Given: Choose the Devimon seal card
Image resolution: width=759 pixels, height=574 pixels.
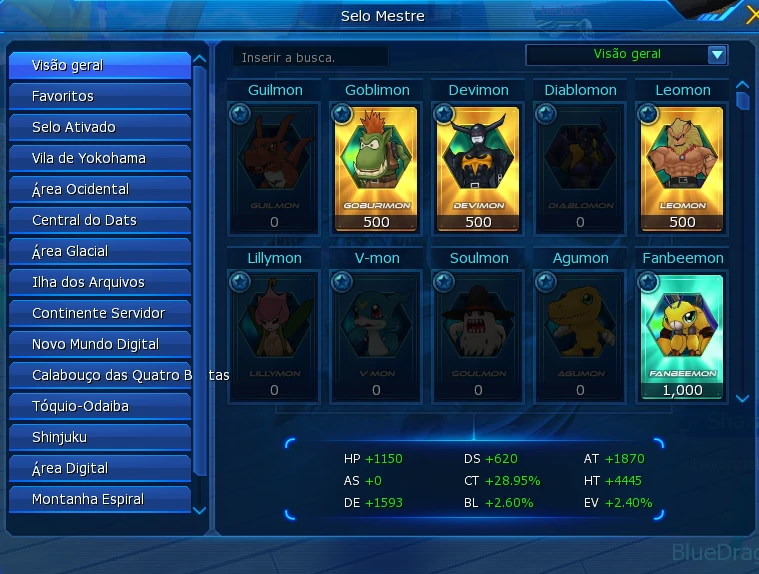Looking at the screenshot, I should pos(479,167).
